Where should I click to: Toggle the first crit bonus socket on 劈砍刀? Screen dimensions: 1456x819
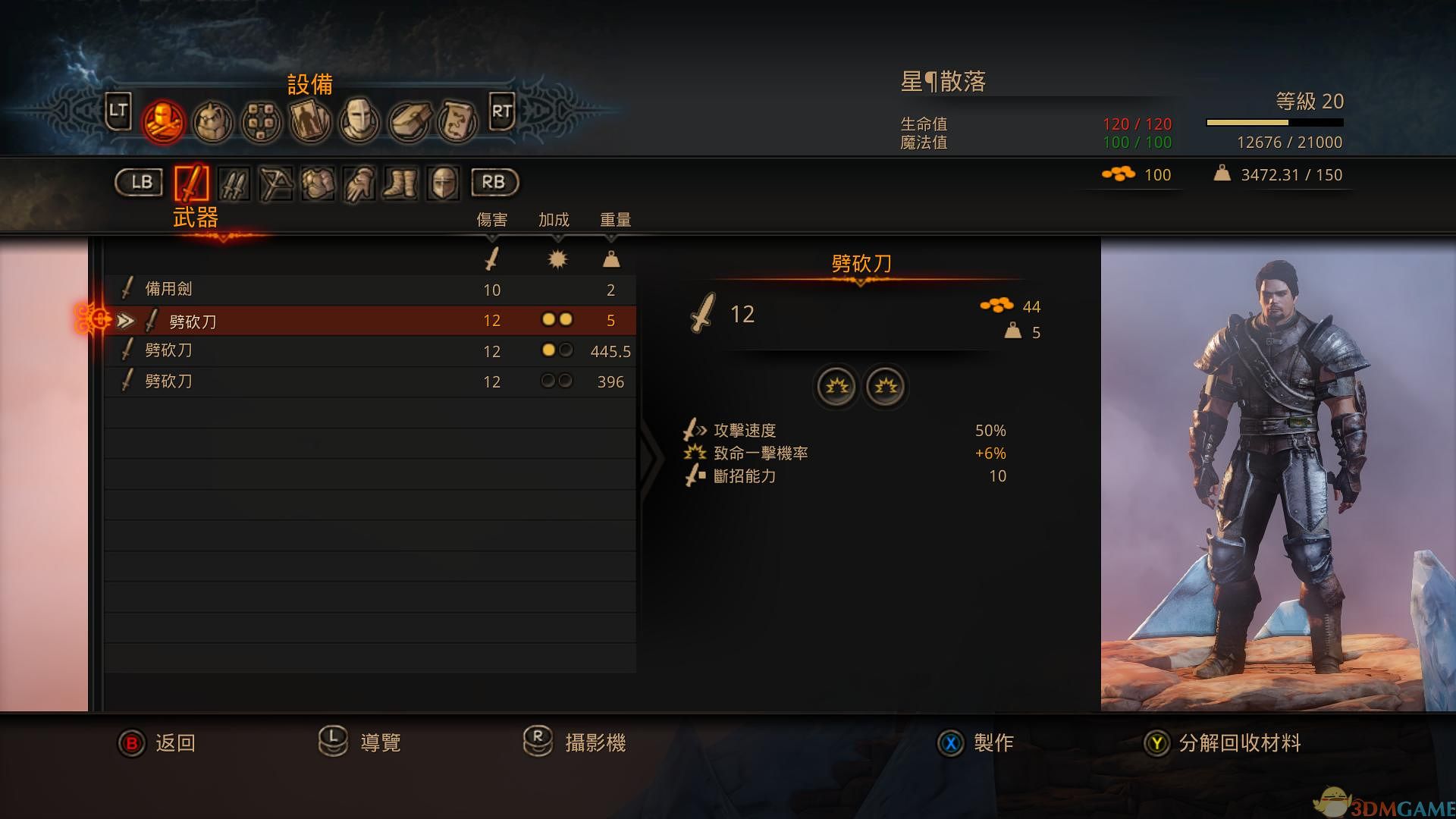coord(836,387)
